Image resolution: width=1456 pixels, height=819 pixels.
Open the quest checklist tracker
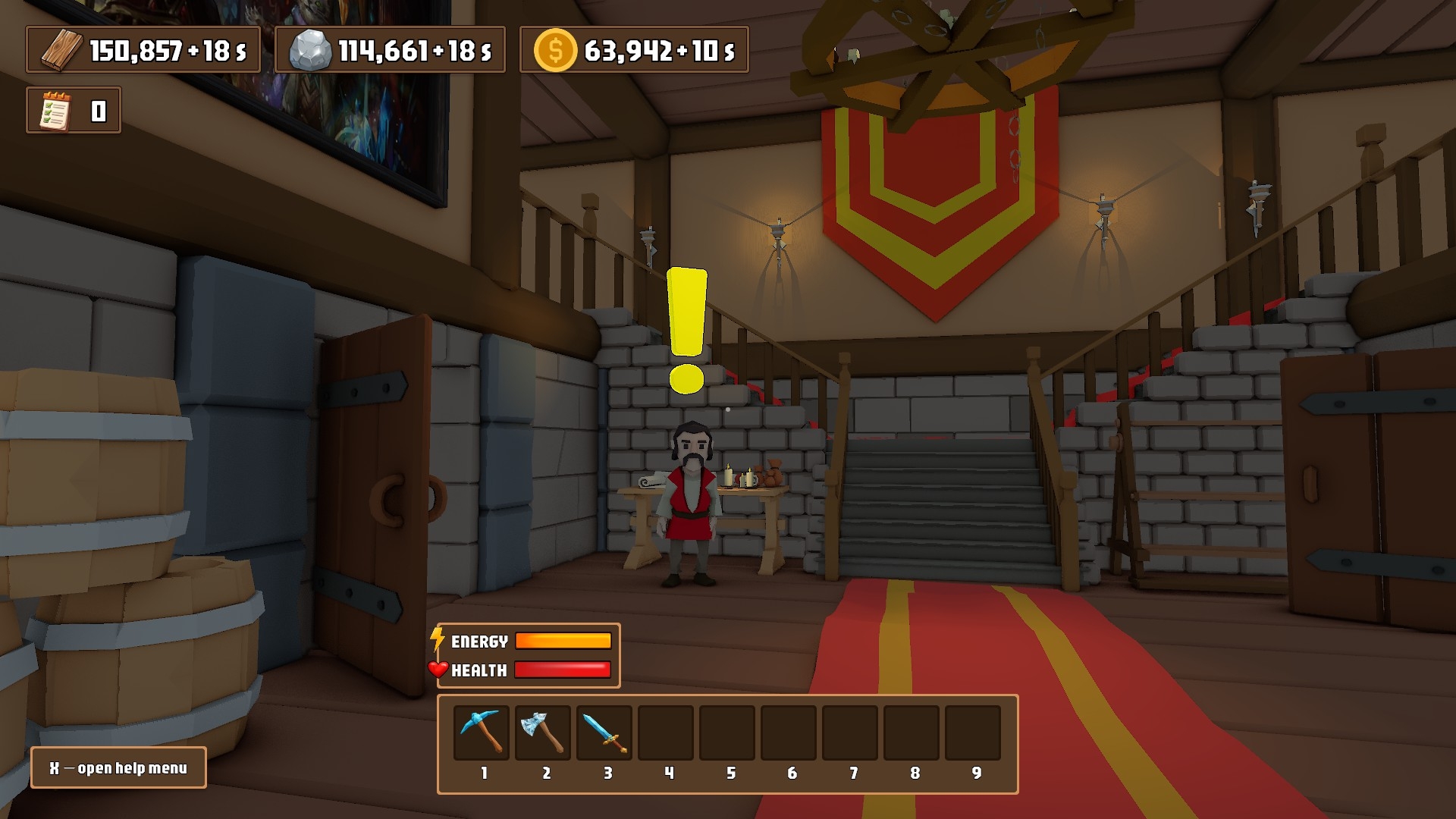(56, 111)
